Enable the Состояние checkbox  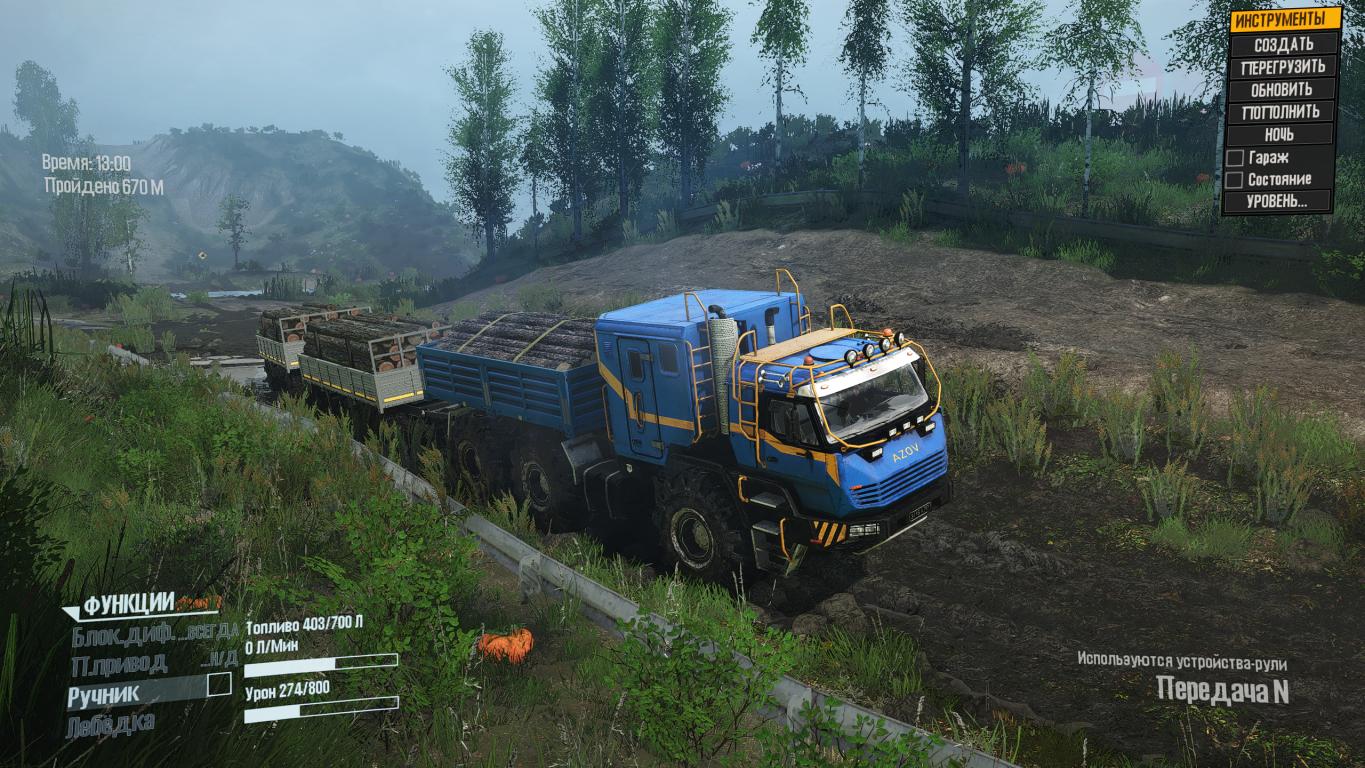pos(1235,180)
